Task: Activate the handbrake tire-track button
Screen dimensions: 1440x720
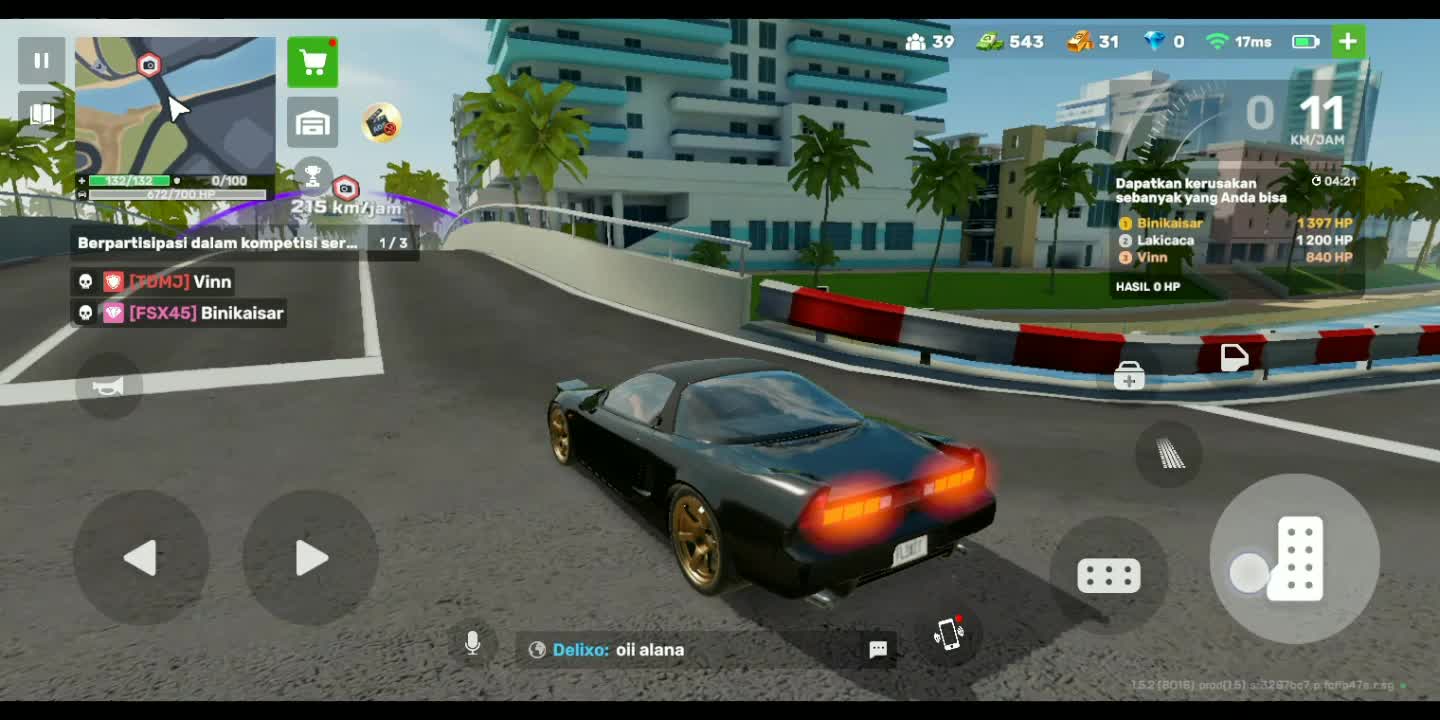Action: coord(1169,455)
